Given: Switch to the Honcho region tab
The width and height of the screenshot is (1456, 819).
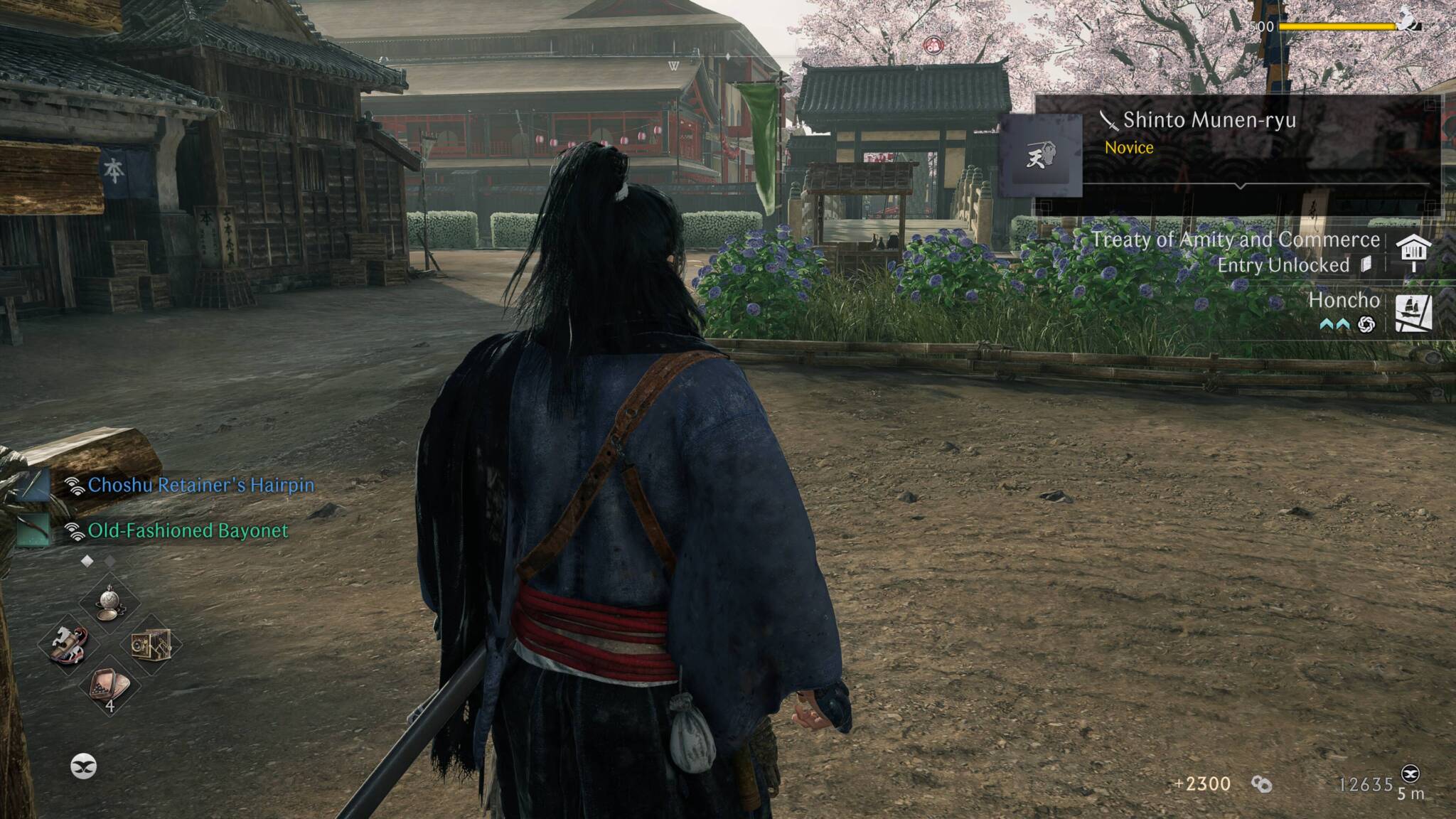Looking at the screenshot, I should (x=1343, y=301).
